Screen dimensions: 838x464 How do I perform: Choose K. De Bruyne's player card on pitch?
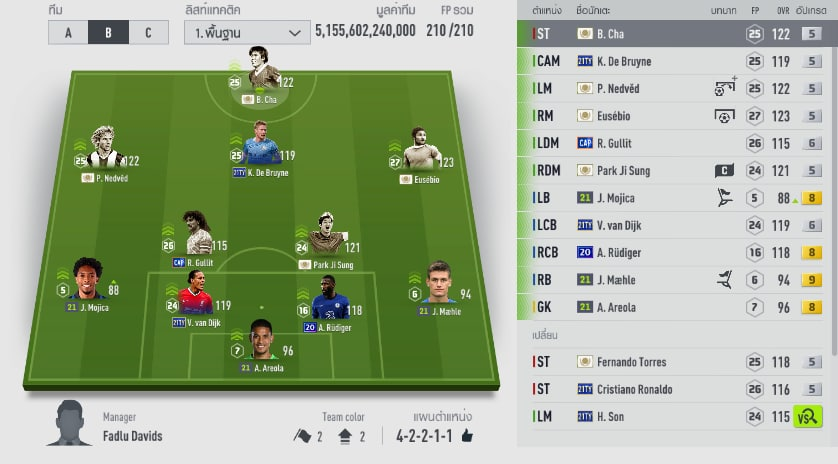[x=260, y=148]
